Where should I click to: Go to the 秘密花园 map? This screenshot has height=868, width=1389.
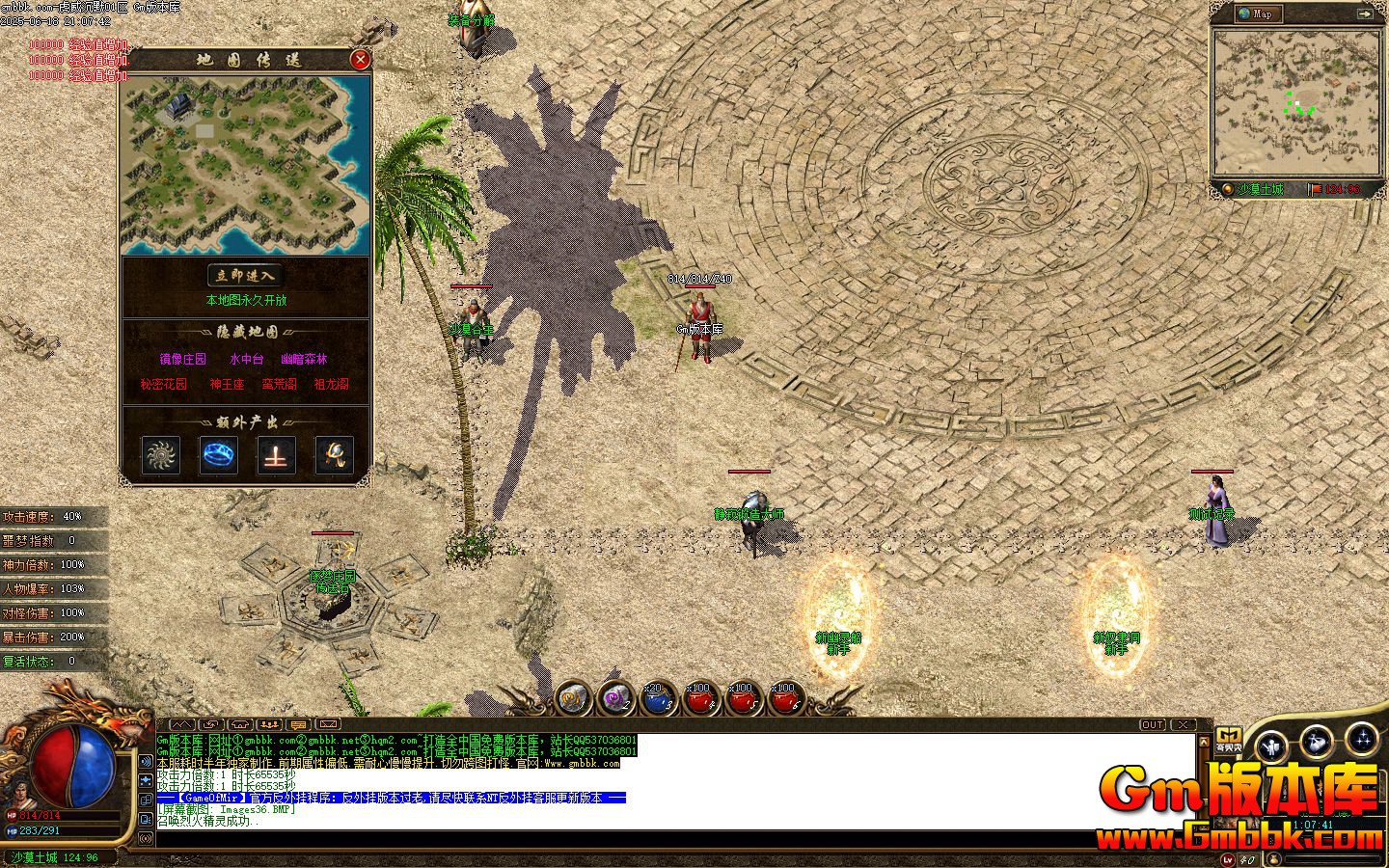click(x=163, y=384)
